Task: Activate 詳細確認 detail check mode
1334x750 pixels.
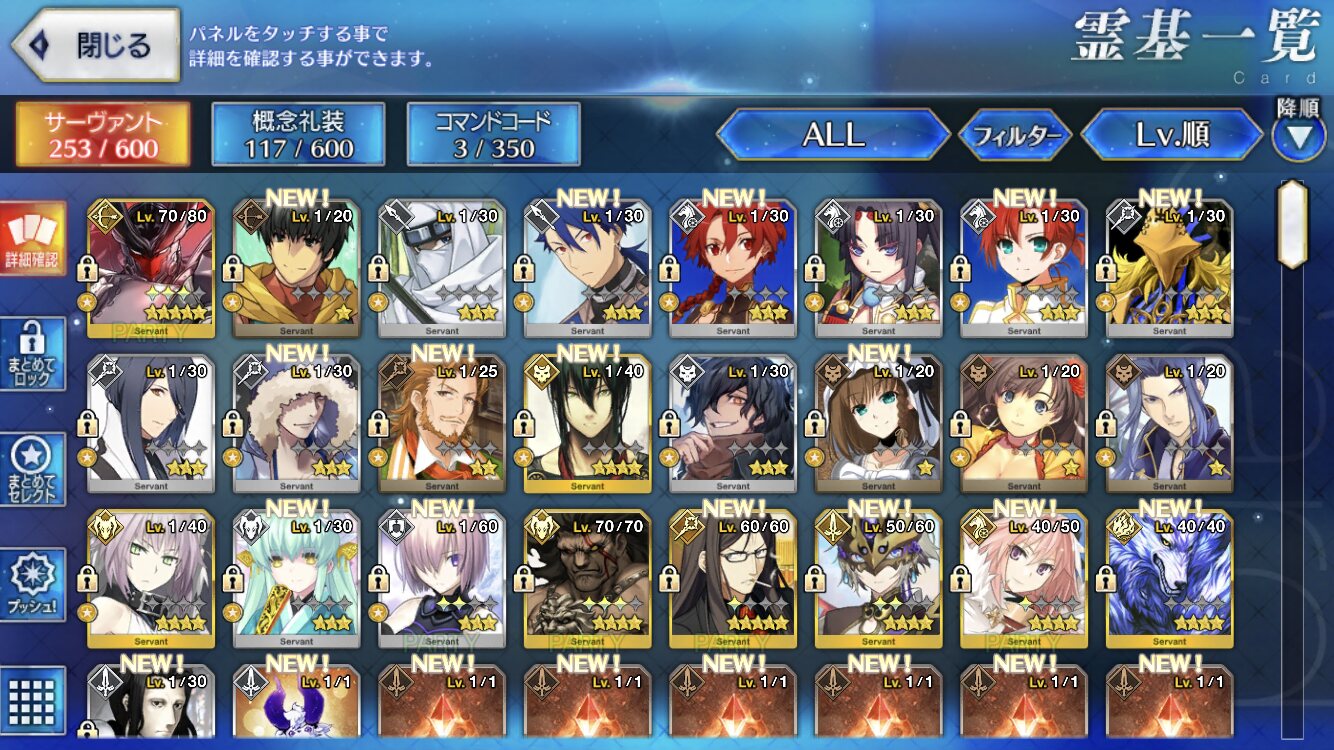Action: (x=33, y=240)
